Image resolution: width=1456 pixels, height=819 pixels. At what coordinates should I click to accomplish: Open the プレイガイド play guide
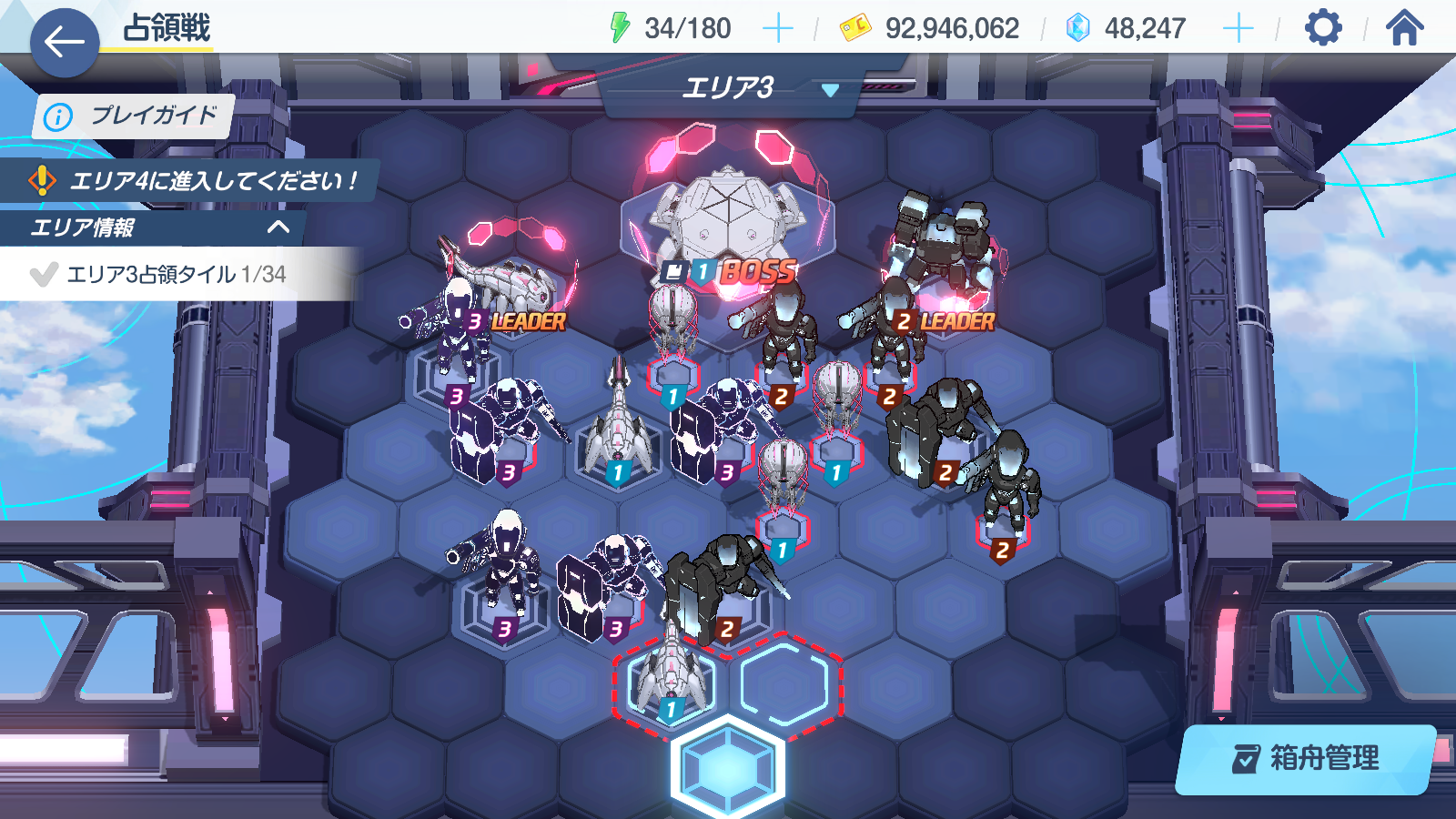coord(134,116)
